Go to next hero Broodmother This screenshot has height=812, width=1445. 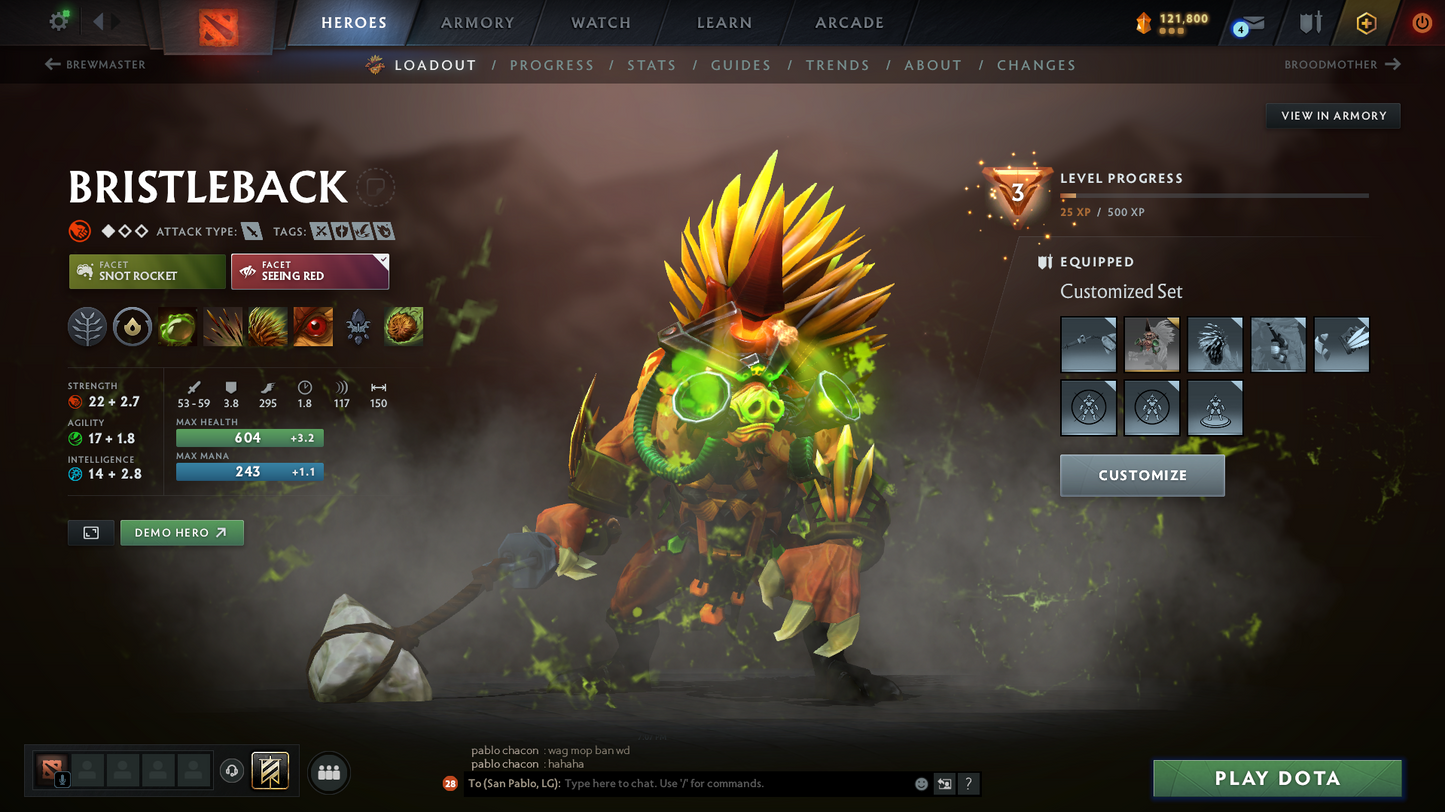click(1342, 65)
